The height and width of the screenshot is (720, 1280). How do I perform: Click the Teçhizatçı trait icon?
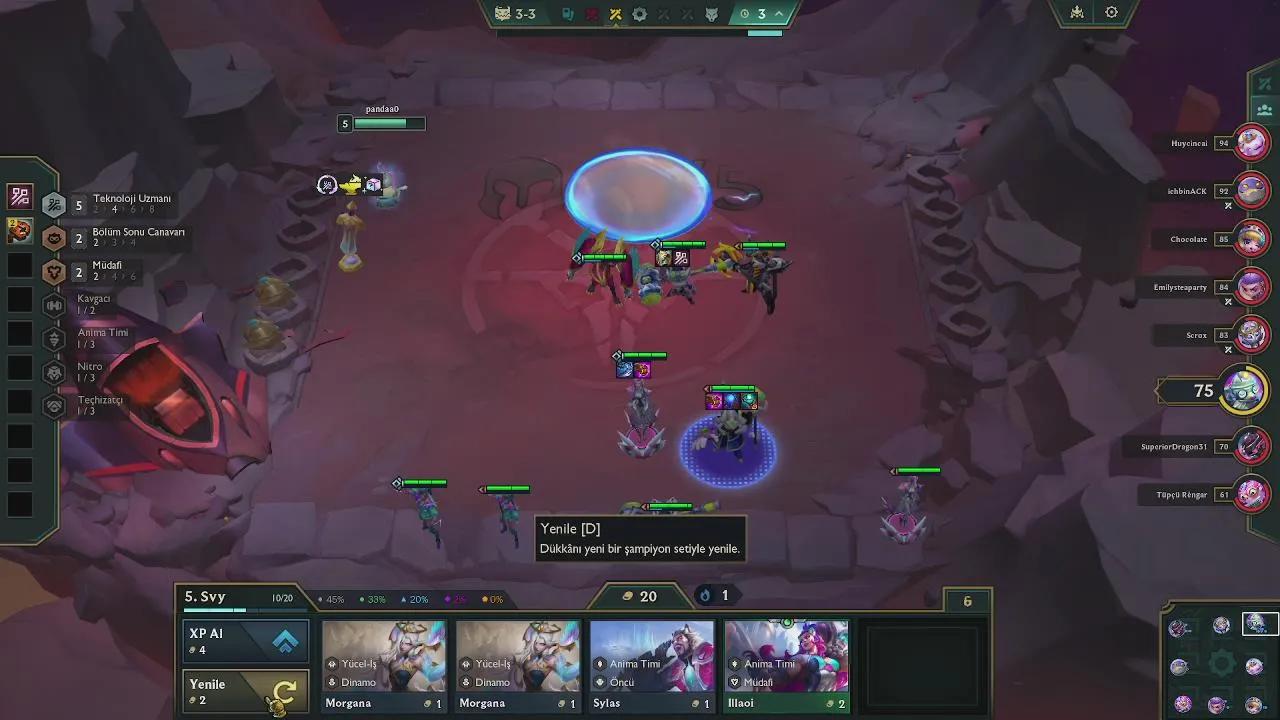click(x=54, y=407)
